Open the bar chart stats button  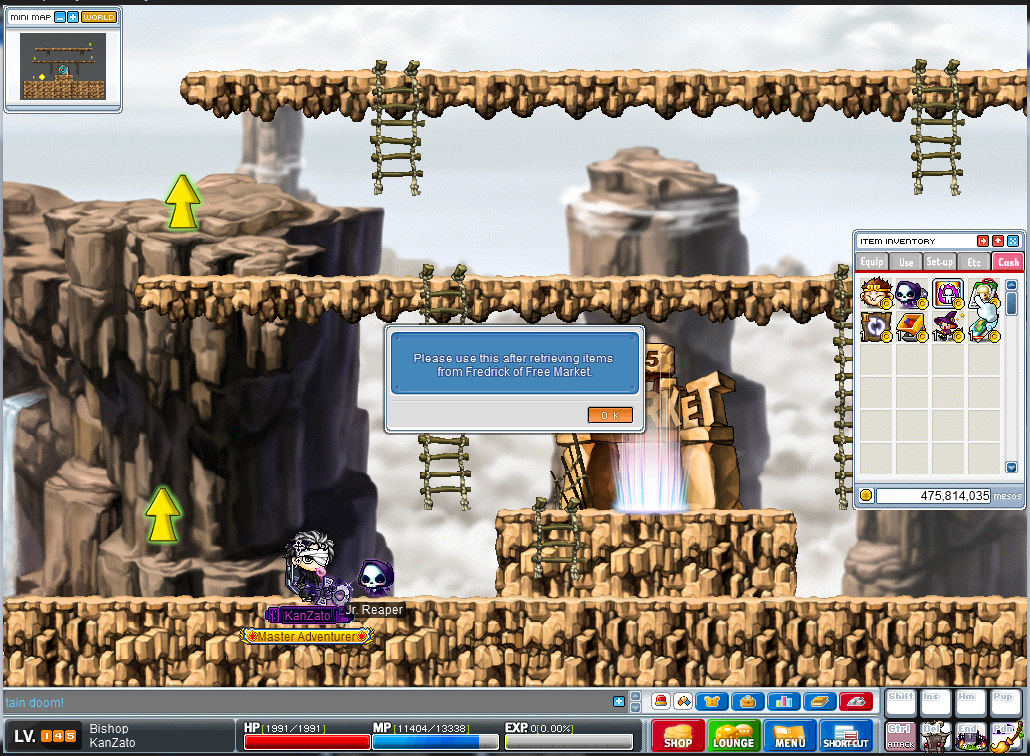(x=783, y=701)
